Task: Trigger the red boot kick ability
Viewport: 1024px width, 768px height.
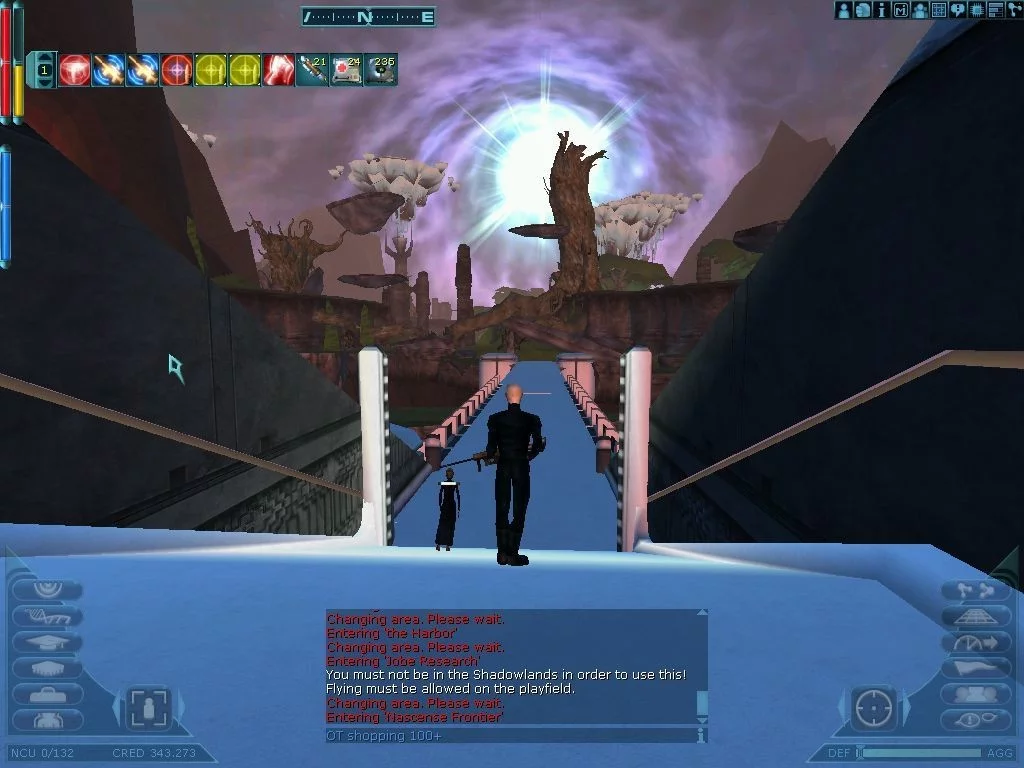Action: (279, 69)
